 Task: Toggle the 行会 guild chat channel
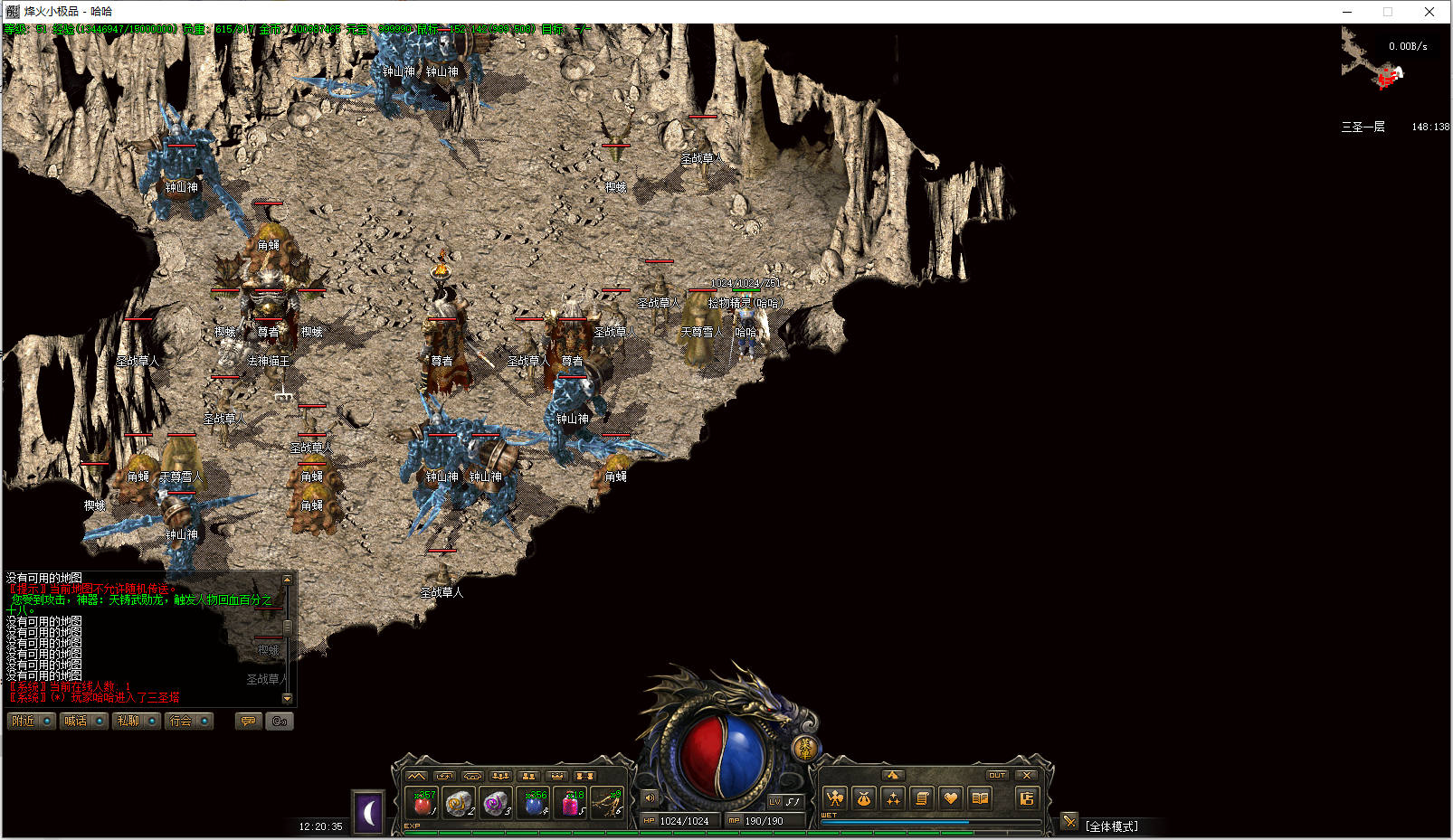pyautogui.click(x=188, y=721)
